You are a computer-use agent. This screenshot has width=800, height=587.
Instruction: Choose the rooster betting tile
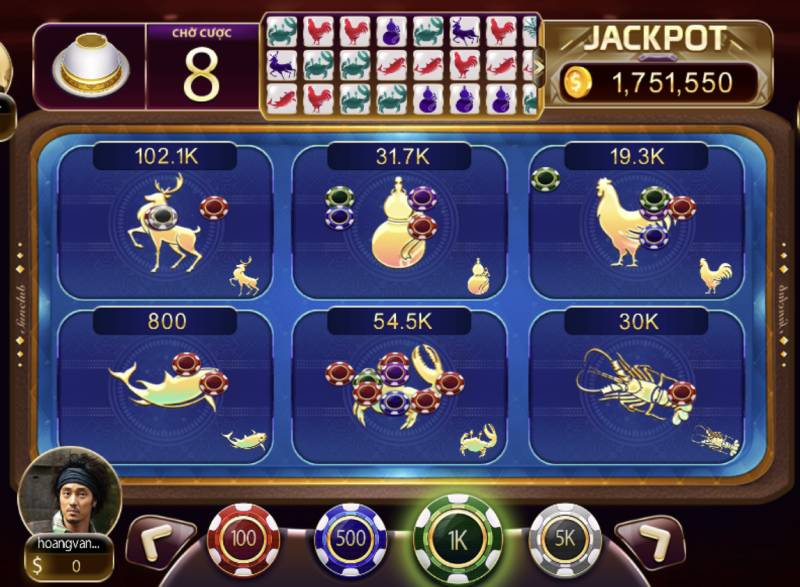(635, 225)
